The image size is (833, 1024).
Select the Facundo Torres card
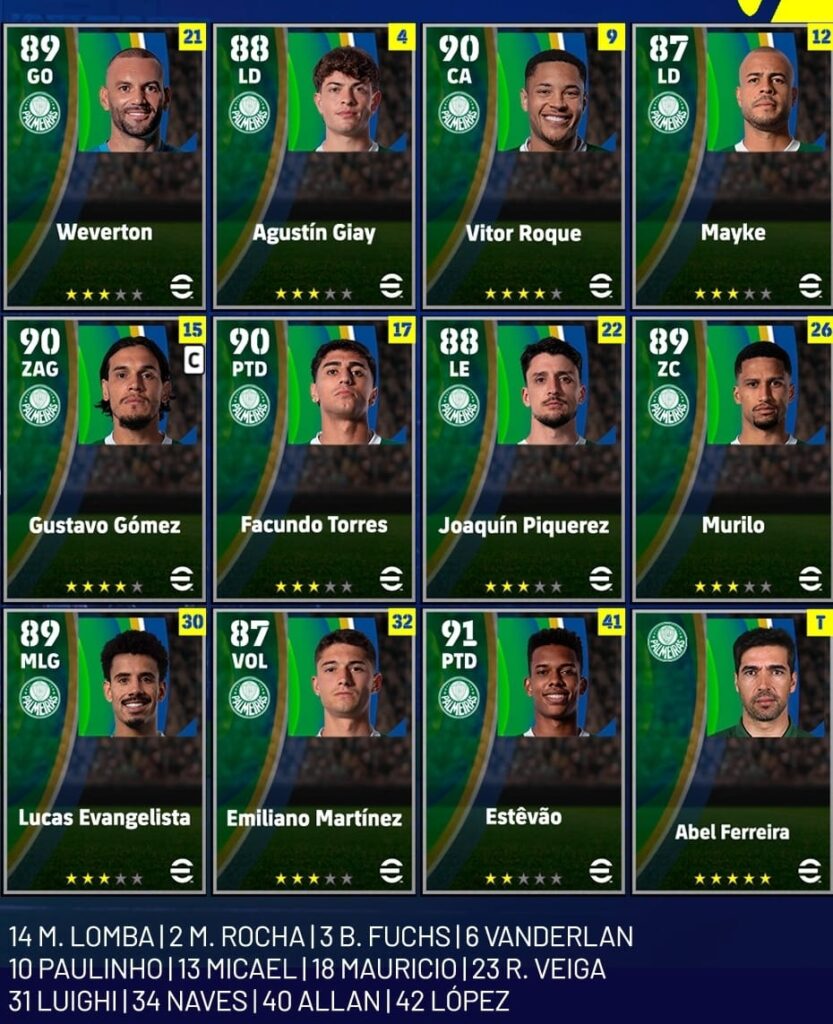(314, 459)
